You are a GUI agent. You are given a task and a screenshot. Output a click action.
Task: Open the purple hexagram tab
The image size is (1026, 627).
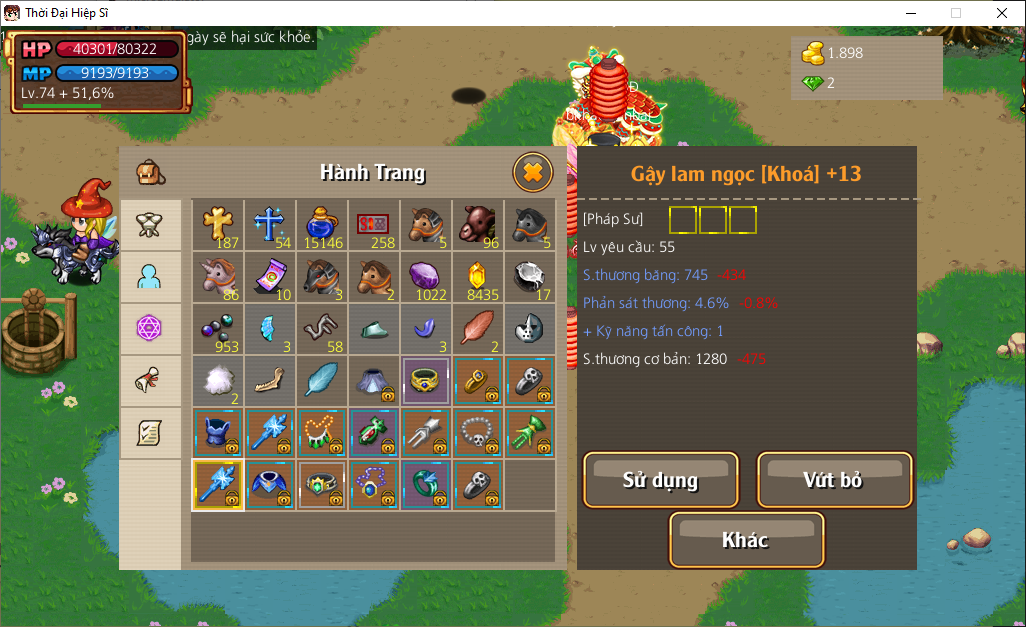[x=150, y=328]
